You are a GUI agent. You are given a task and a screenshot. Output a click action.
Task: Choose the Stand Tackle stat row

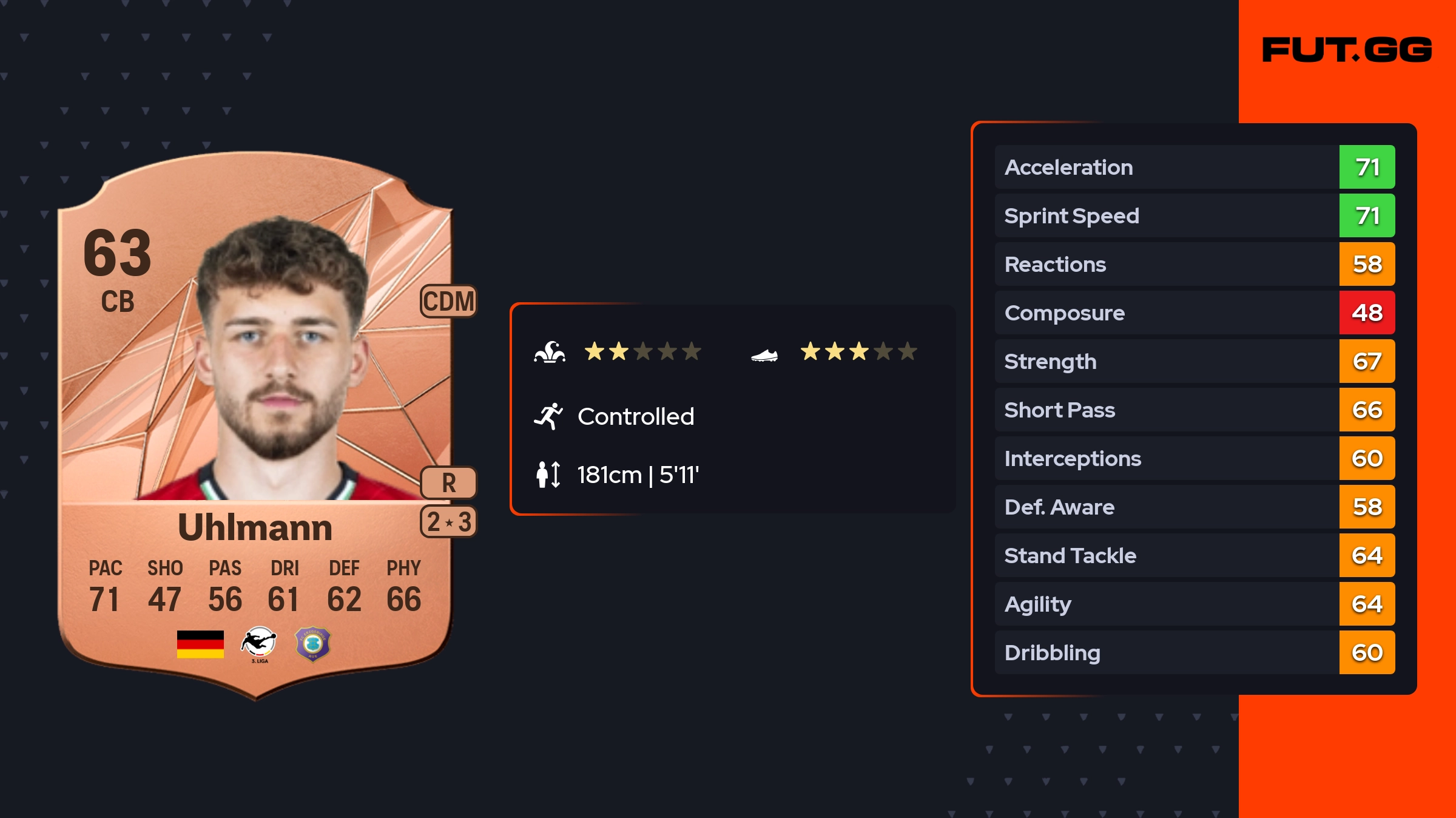[1194, 555]
